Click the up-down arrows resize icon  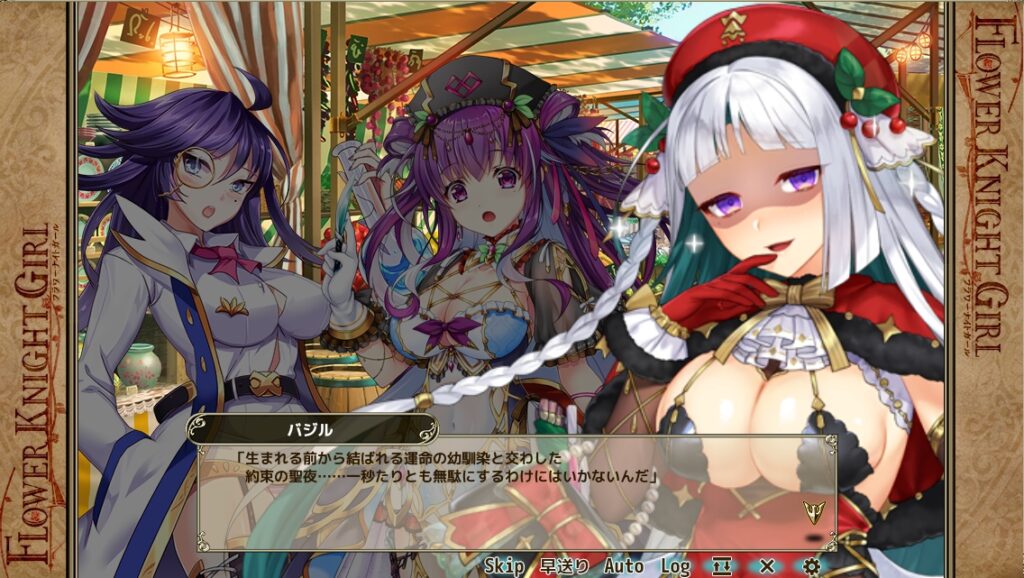coord(722,566)
